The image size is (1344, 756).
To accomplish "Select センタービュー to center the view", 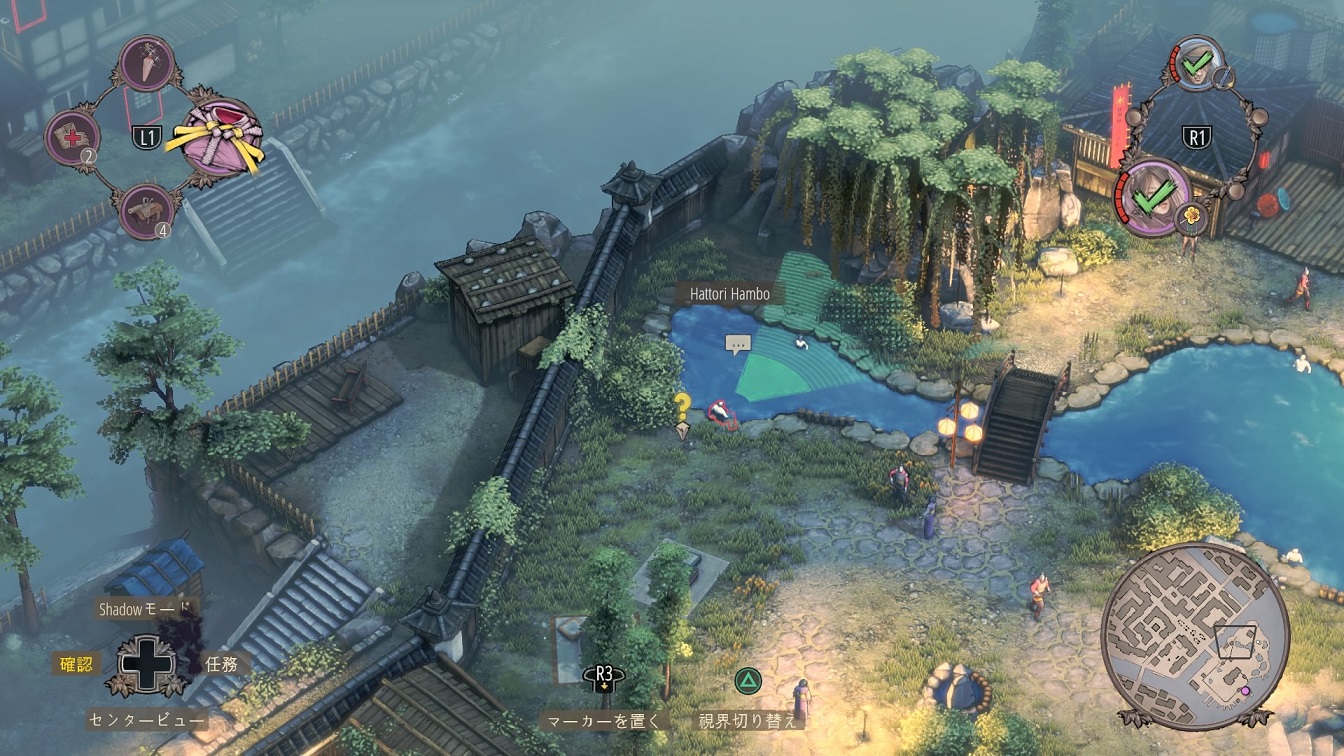I will click(146, 719).
